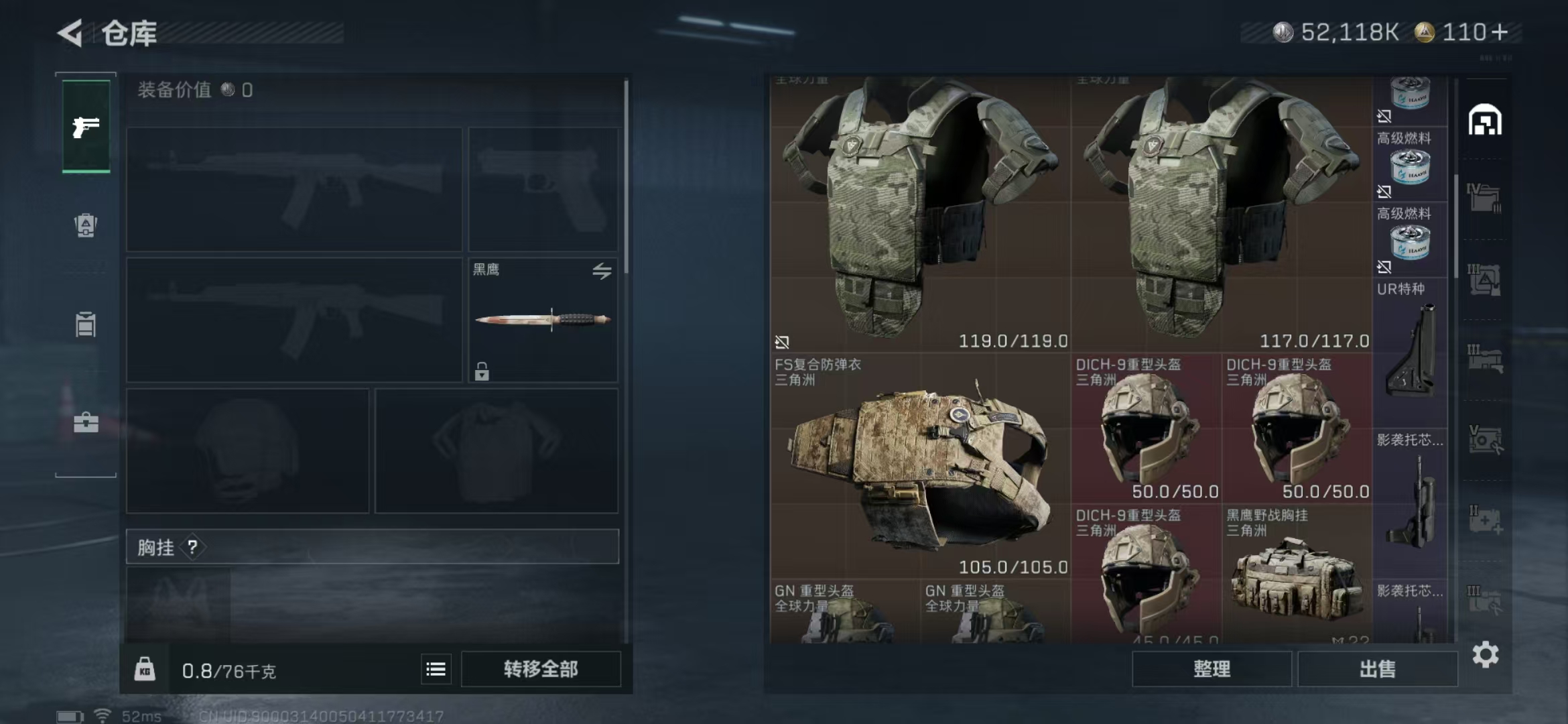Open the weight bag icon
Image resolution: width=1568 pixels, height=724 pixels.
tap(145, 669)
